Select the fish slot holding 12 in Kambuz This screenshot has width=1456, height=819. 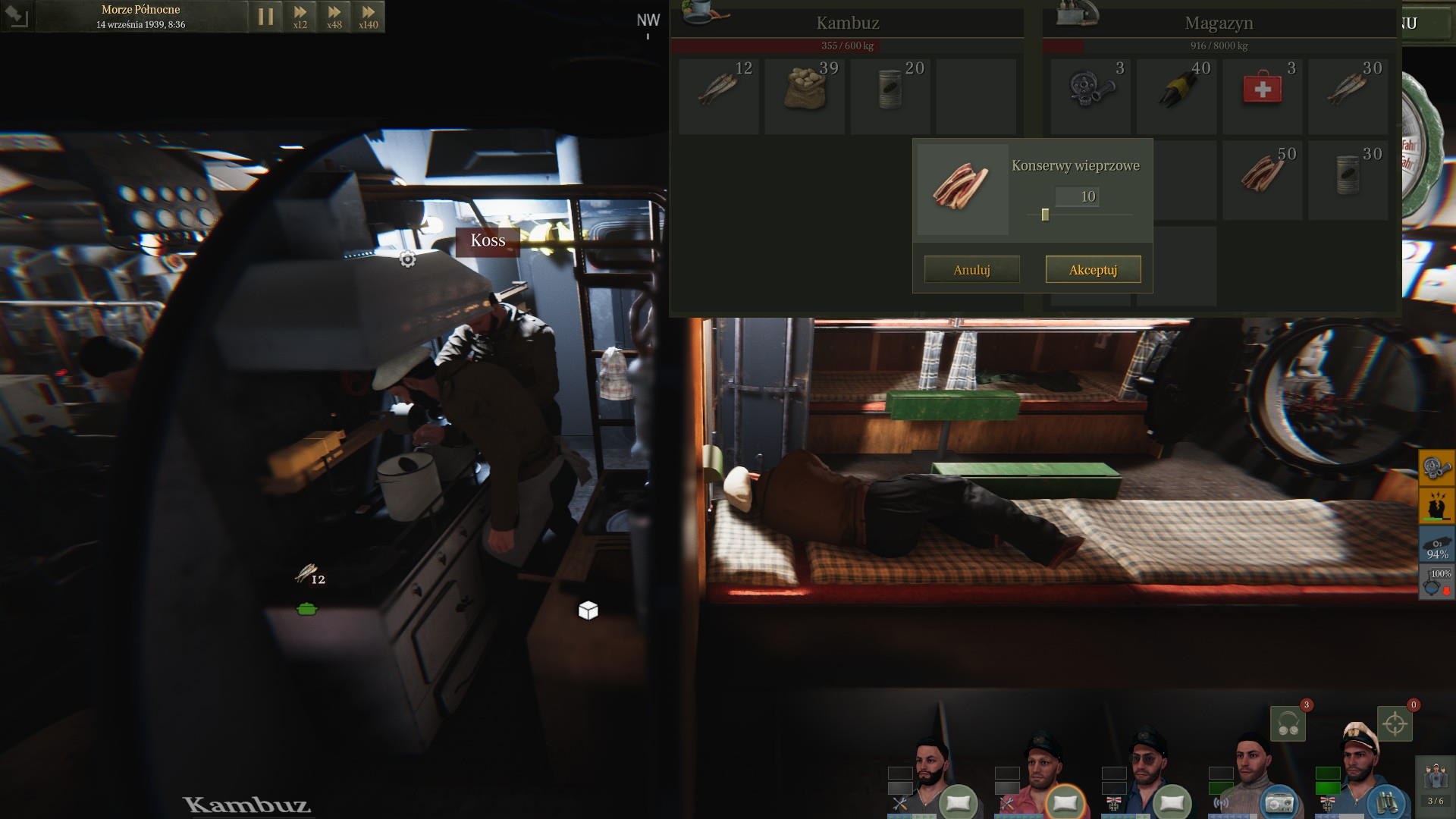(x=718, y=96)
